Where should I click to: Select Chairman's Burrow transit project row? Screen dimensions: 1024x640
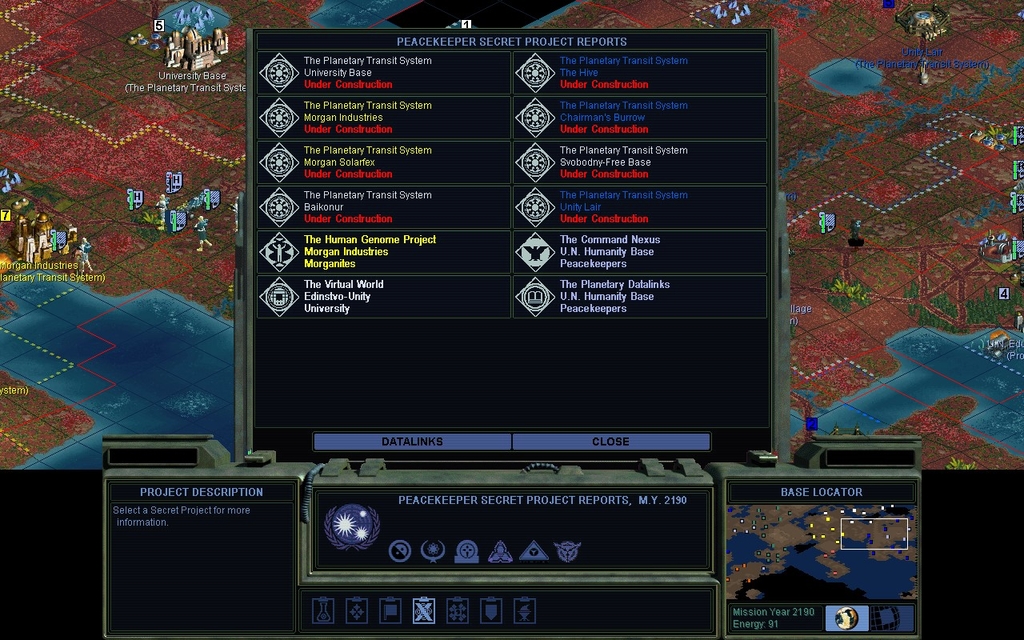(640, 118)
